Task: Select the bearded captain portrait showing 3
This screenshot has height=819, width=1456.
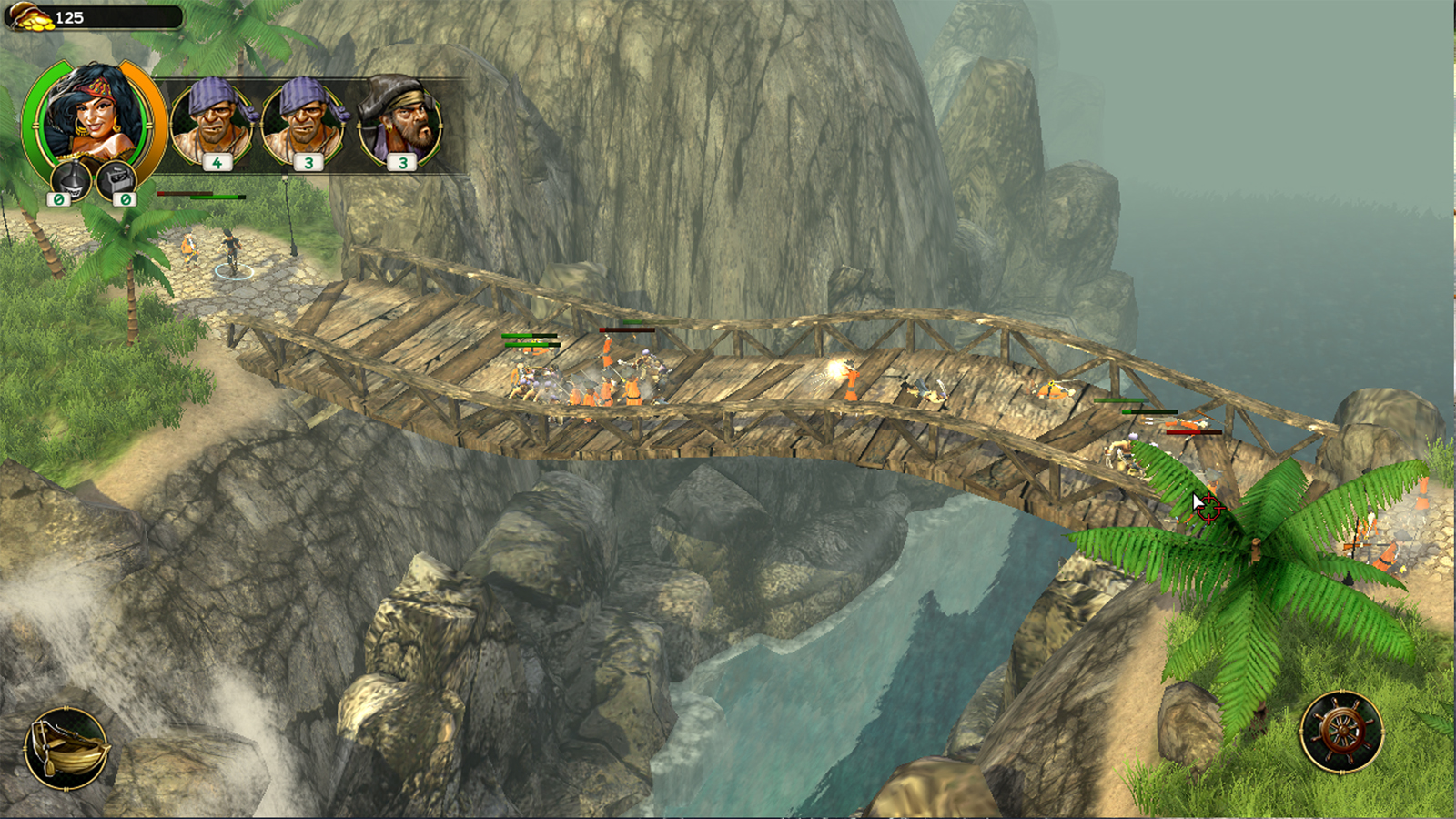Action: [399, 116]
